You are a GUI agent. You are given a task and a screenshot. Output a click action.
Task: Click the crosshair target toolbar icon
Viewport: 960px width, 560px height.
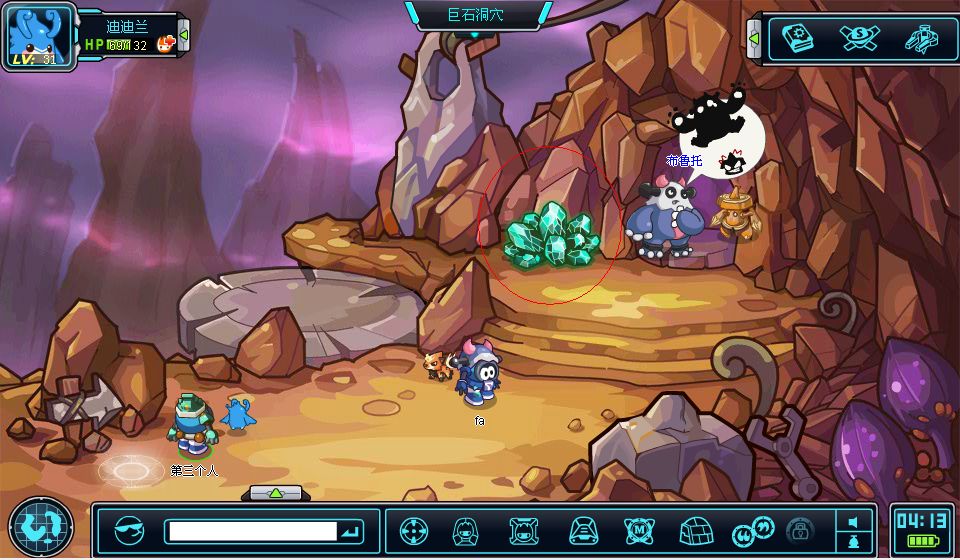(x=414, y=531)
